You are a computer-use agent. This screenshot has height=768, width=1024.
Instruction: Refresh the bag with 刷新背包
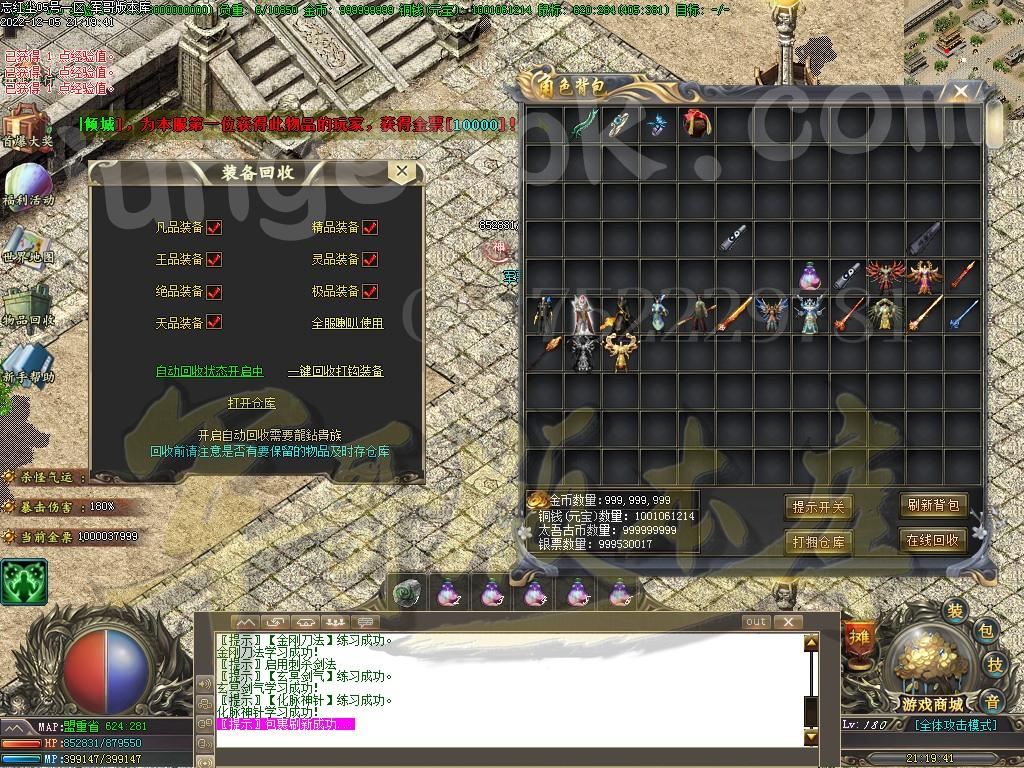coord(932,505)
